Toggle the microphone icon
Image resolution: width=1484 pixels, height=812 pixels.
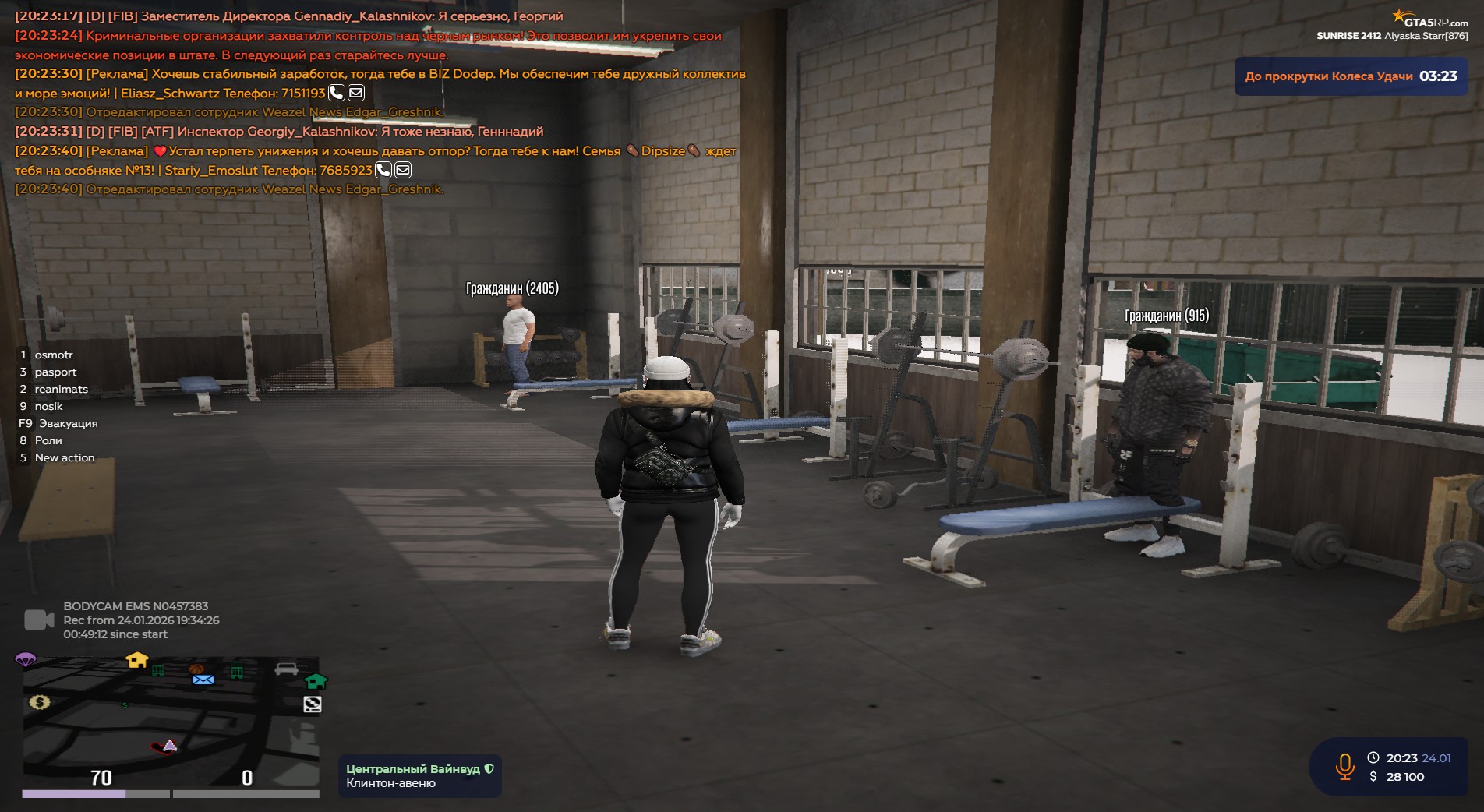1344,767
